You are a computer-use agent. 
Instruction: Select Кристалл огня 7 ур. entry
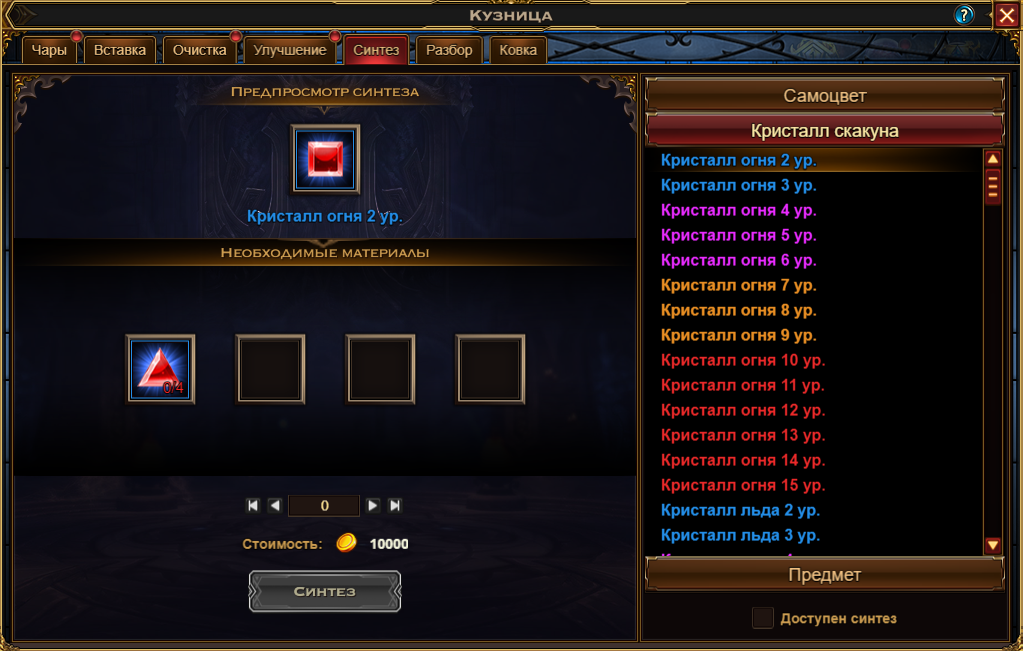[738, 285]
